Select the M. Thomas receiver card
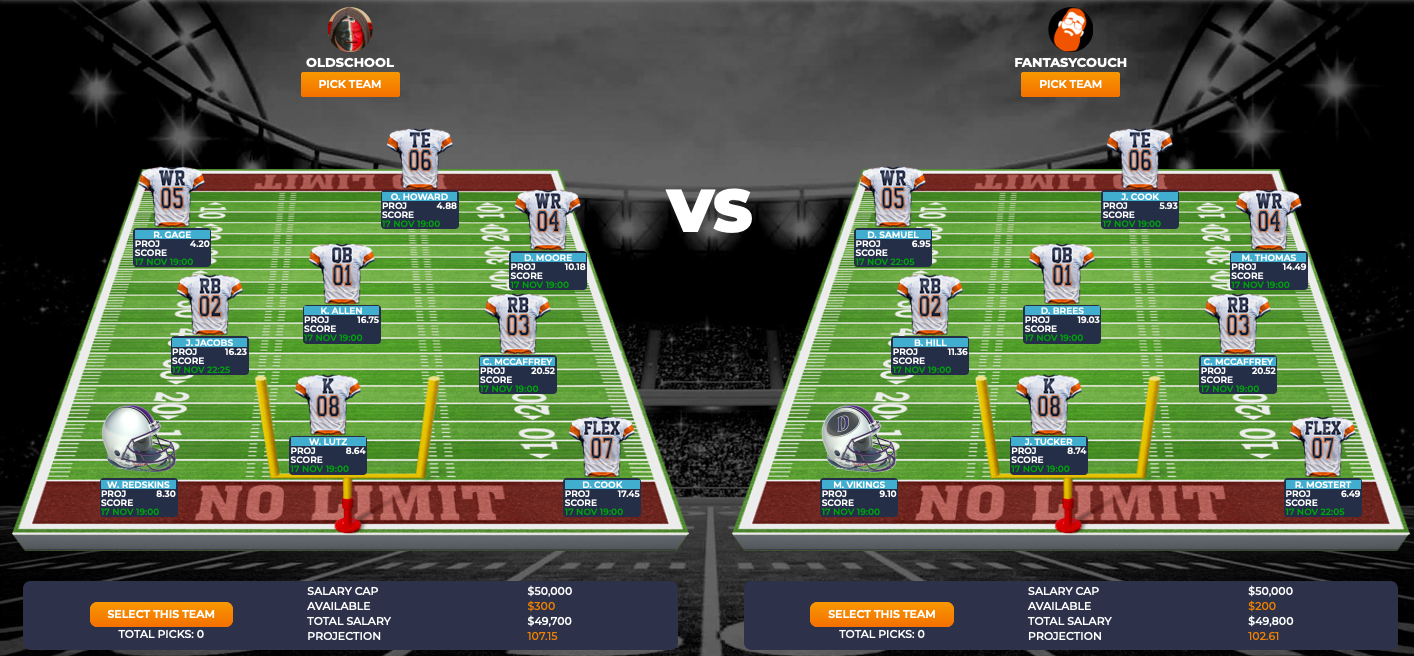 click(1268, 271)
